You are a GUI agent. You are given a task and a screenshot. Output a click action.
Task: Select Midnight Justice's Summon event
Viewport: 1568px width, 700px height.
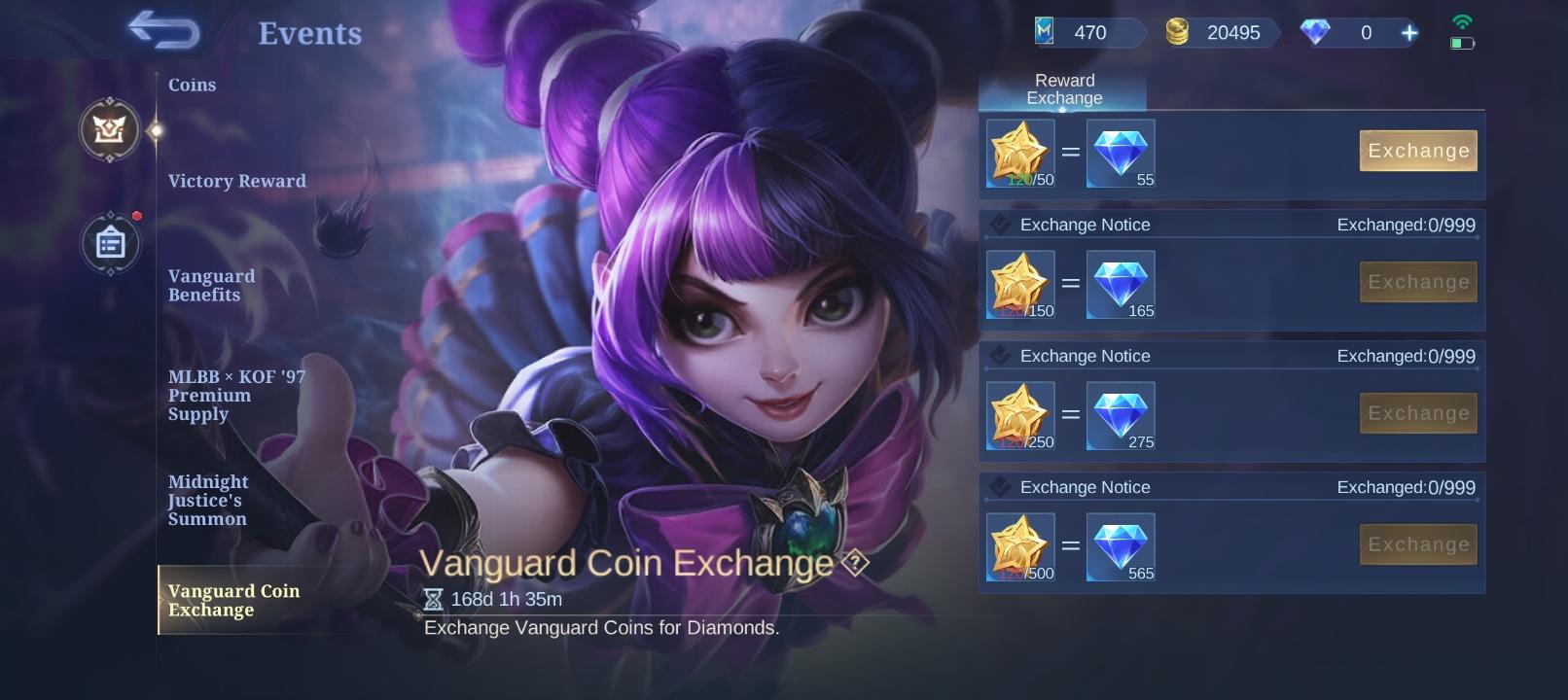(208, 500)
